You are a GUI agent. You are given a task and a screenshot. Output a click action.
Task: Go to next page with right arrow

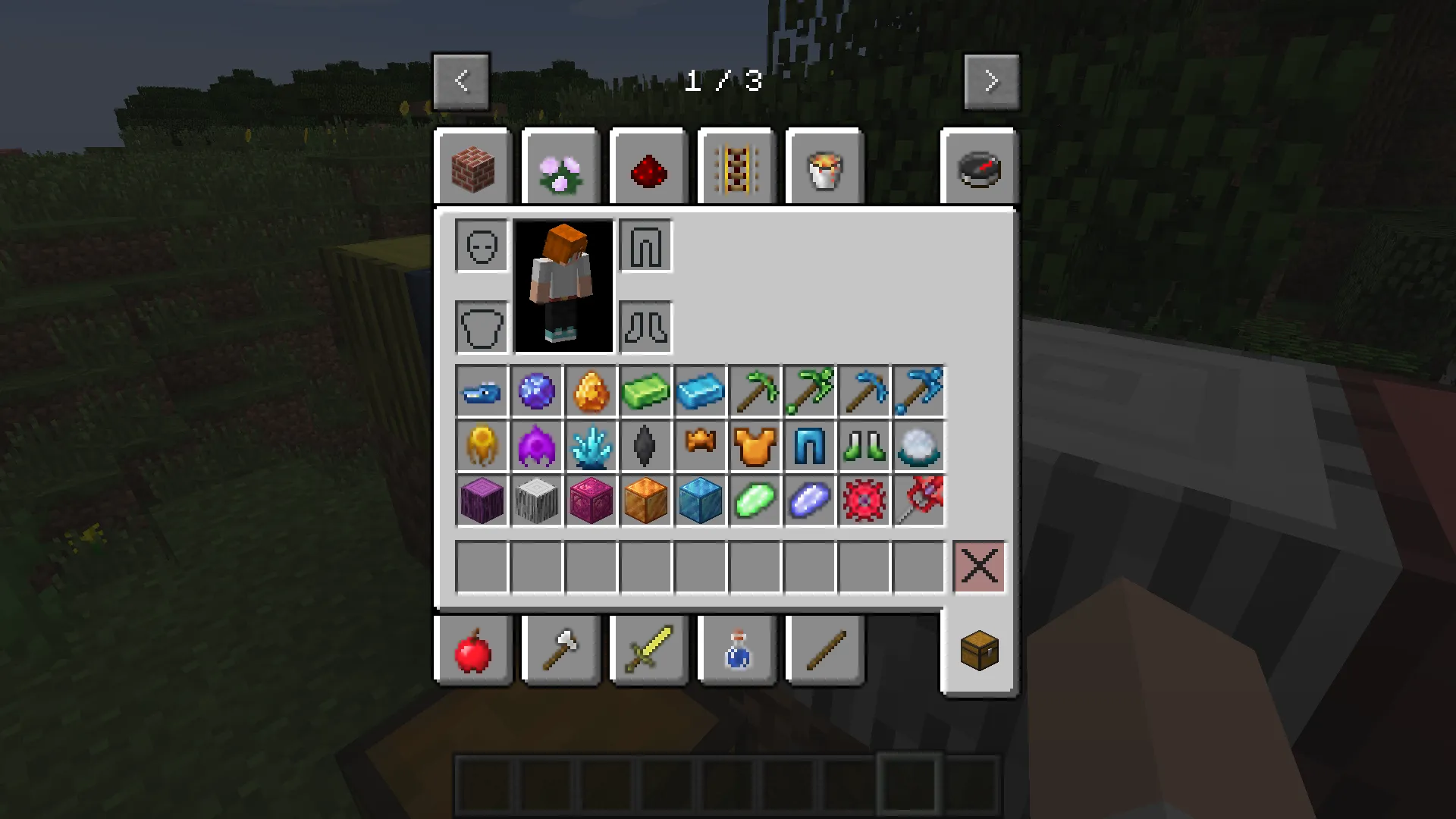tap(991, 80)
